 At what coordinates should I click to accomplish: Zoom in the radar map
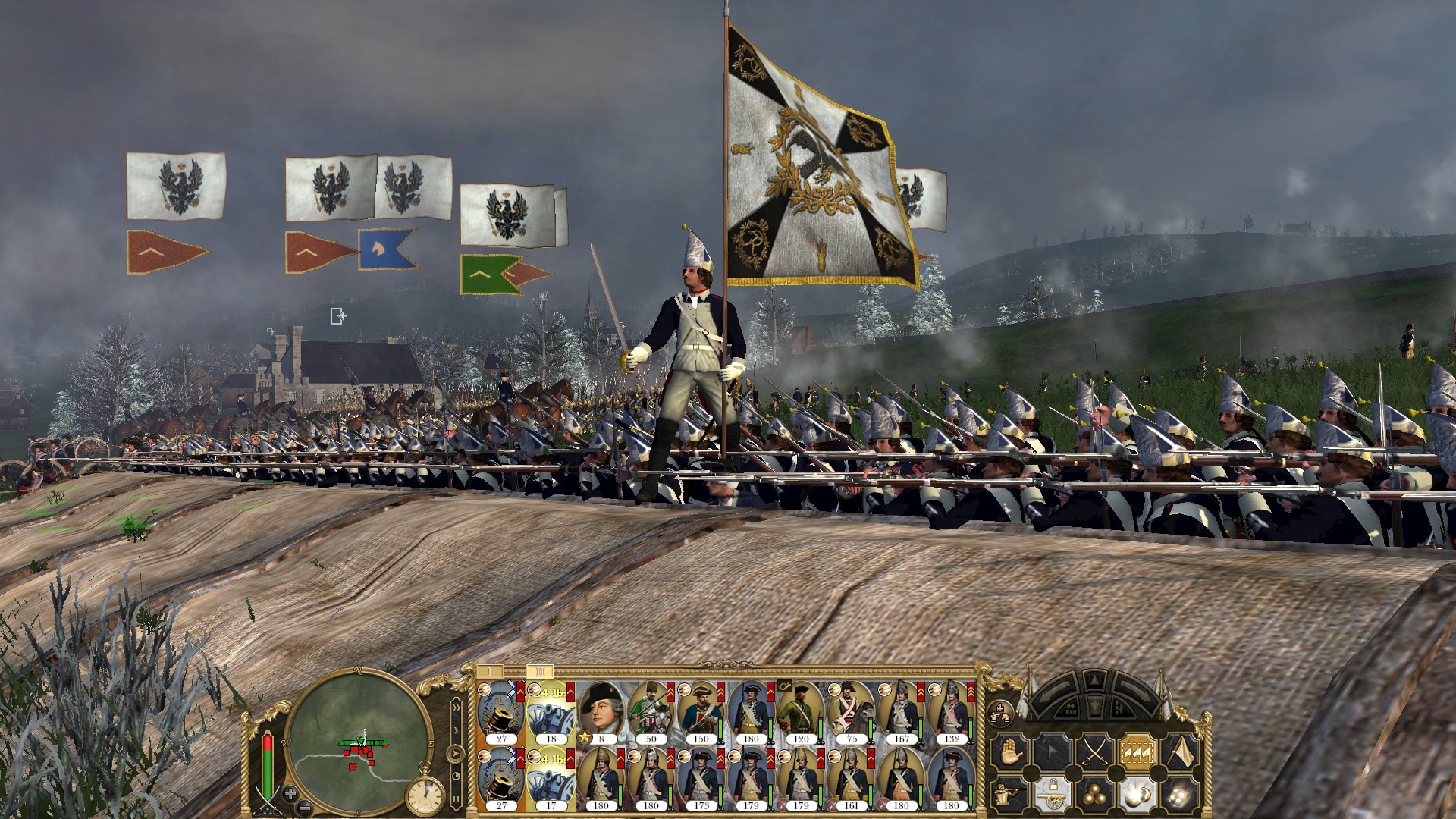point(290,795)
